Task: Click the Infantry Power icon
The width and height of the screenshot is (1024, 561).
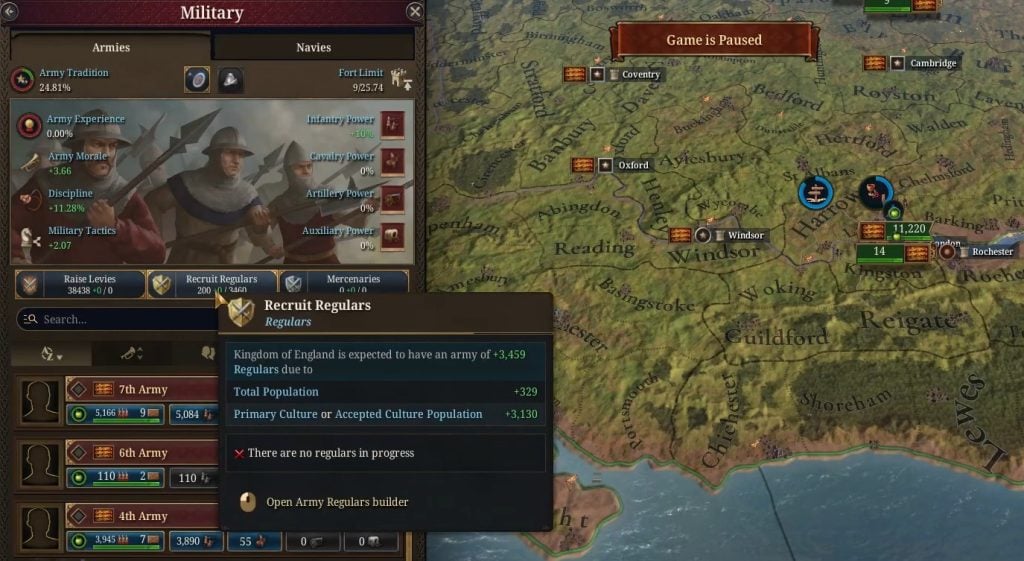Action: point(393,124)
